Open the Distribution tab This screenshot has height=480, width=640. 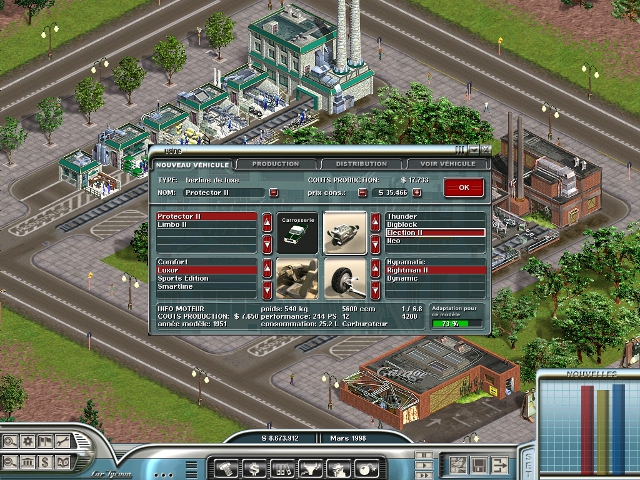coord(361,164)
